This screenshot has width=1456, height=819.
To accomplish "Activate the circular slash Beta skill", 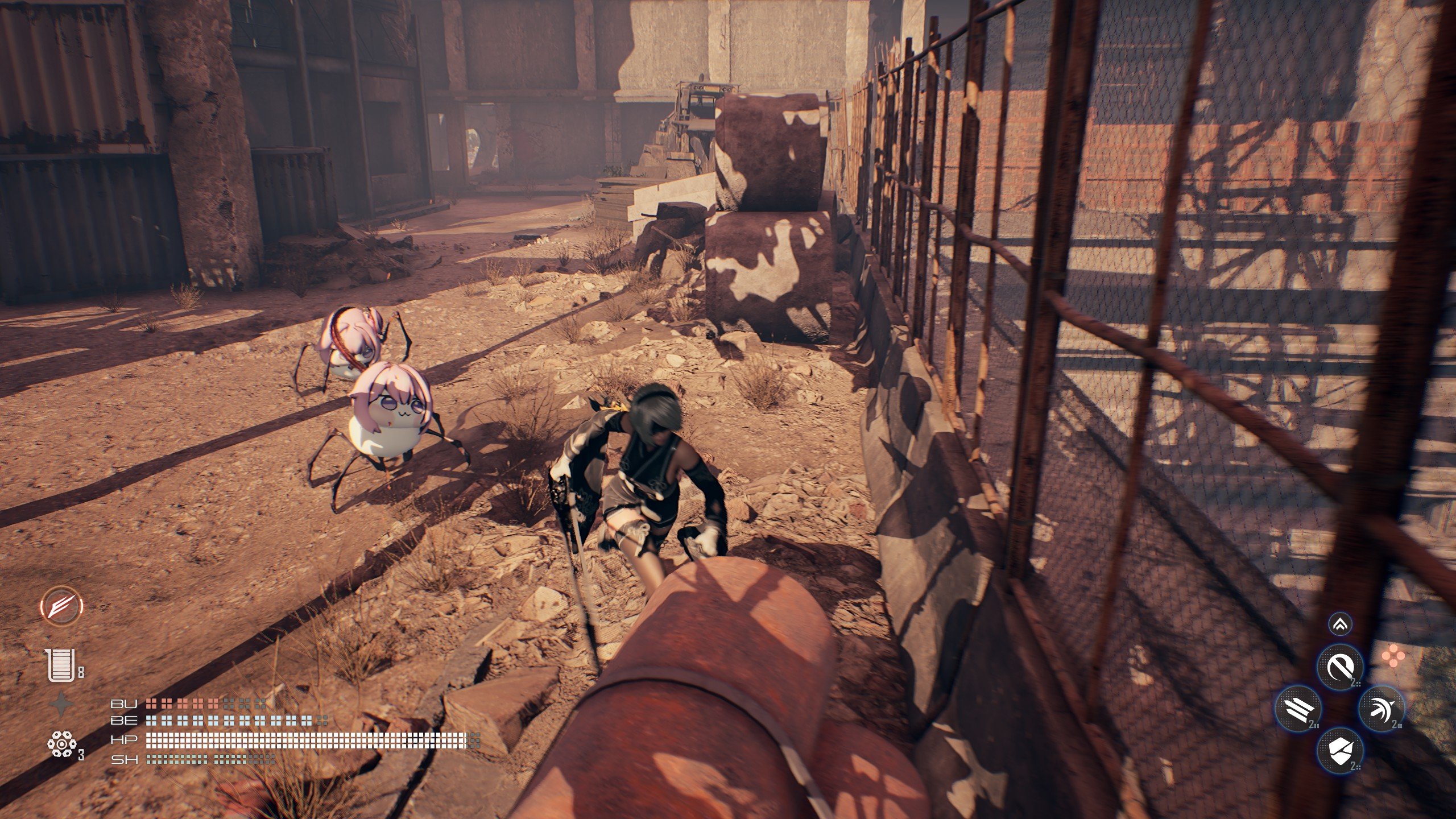I will 1341,667.
